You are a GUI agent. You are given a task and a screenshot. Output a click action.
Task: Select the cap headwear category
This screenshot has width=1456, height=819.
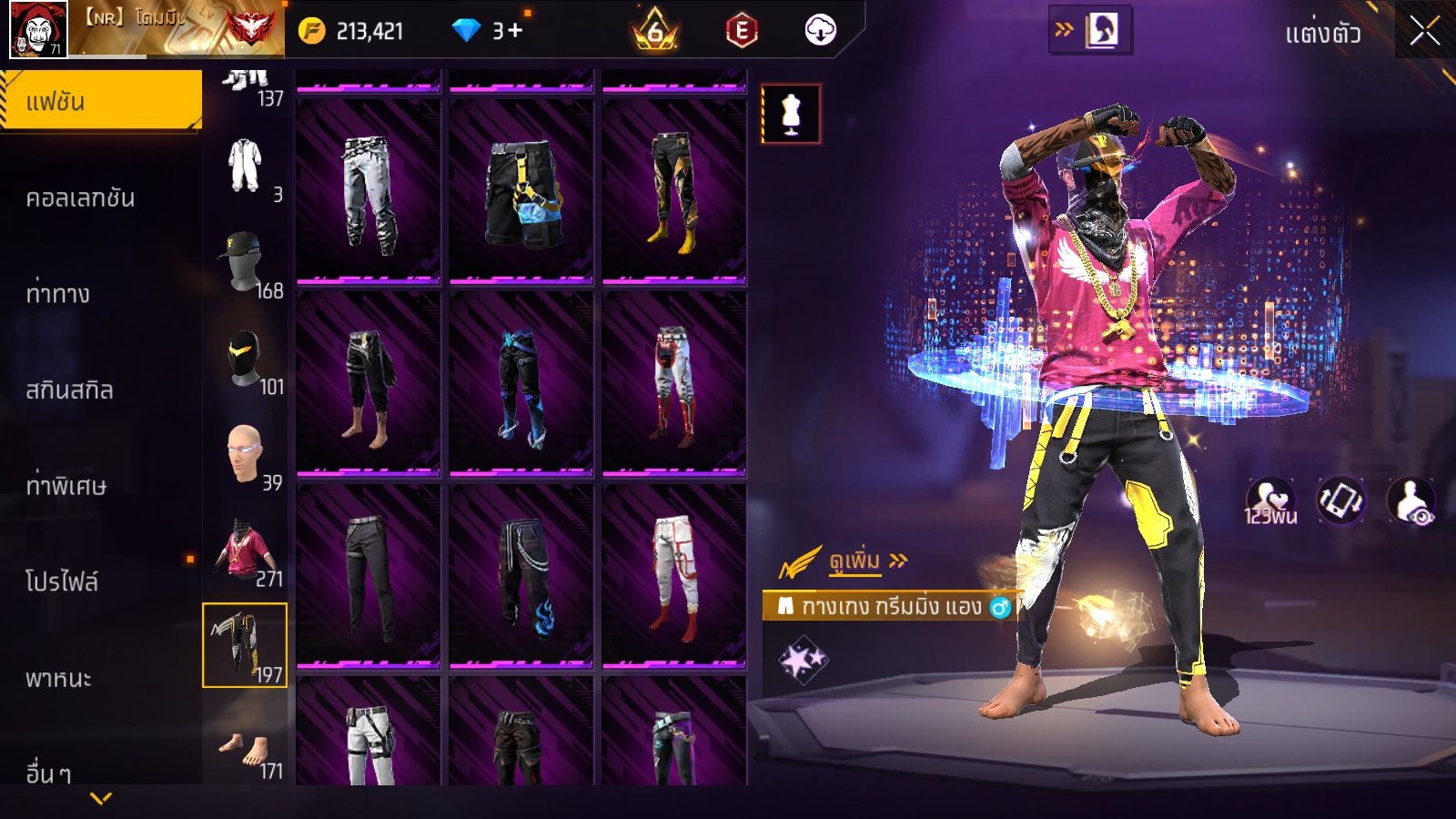pyautogui.click(x=245, y=264)
